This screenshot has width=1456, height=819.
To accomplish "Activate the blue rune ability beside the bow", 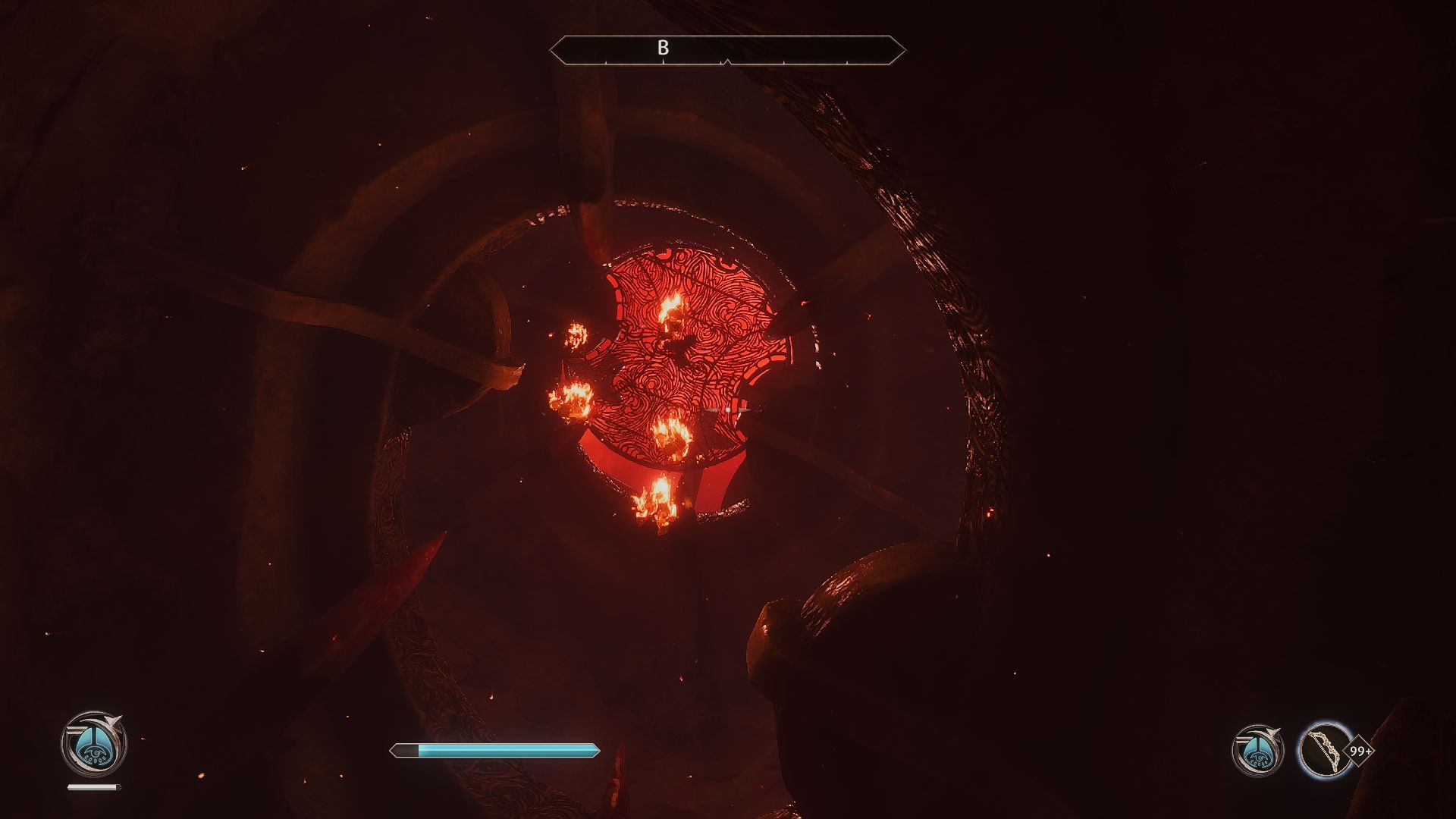I will click(x=1257, y=751).
